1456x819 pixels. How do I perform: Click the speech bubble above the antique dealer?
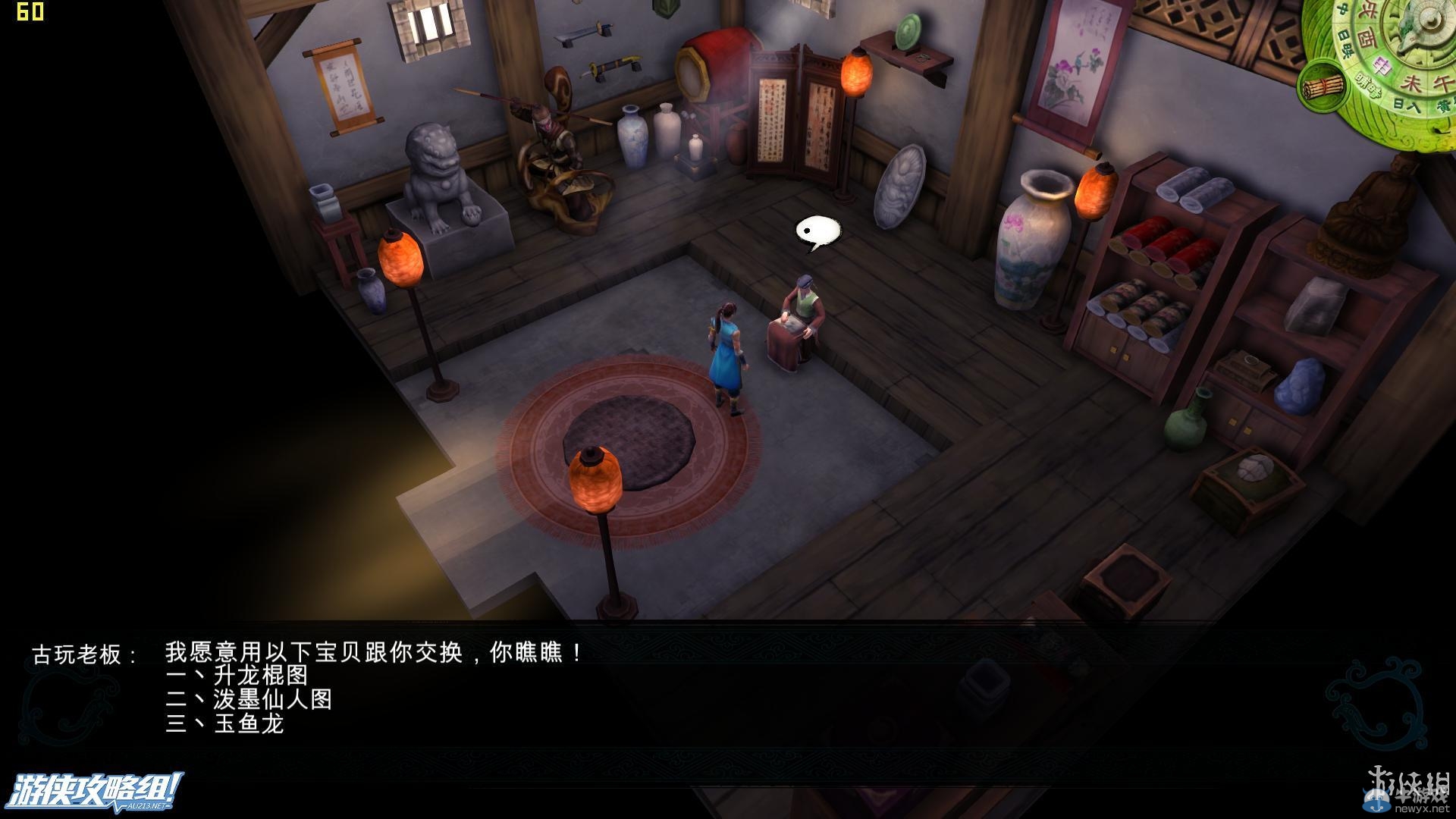tap(816, 232)
